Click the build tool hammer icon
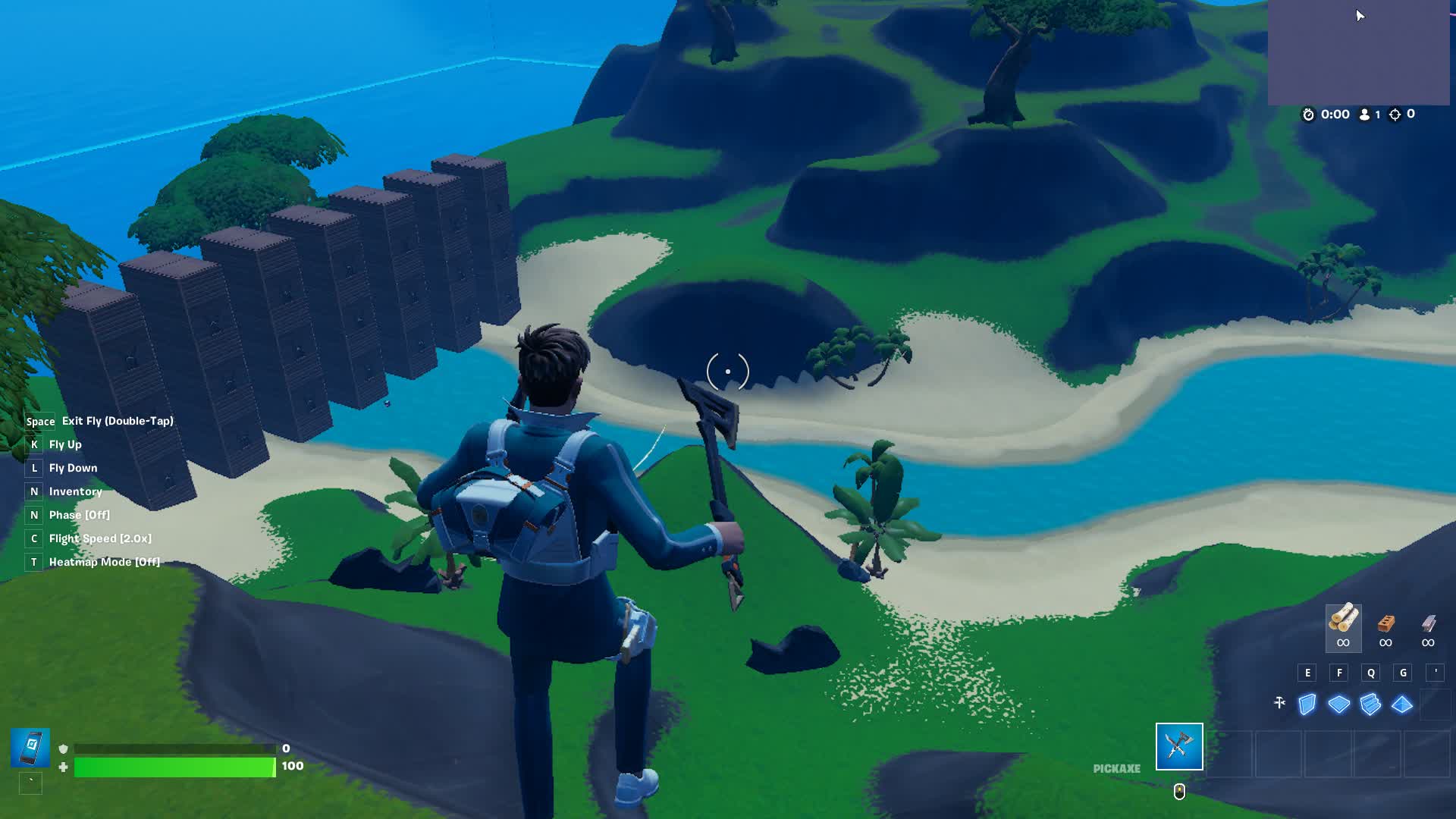Screen dimensions: 1456x819 pos(1279,704)
